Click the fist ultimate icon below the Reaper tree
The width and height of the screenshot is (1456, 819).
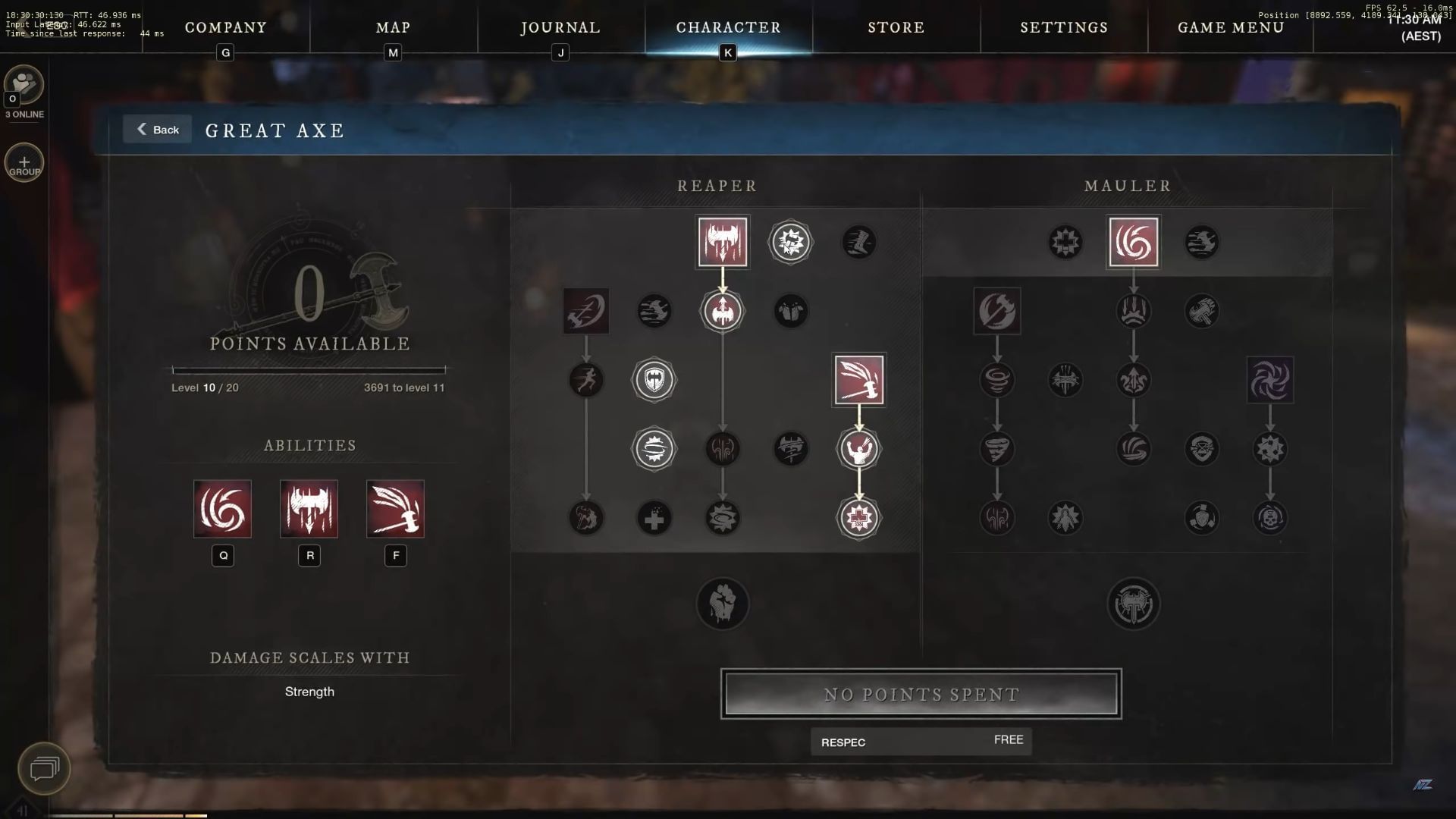pyautogui.click(x=723, y=604)
